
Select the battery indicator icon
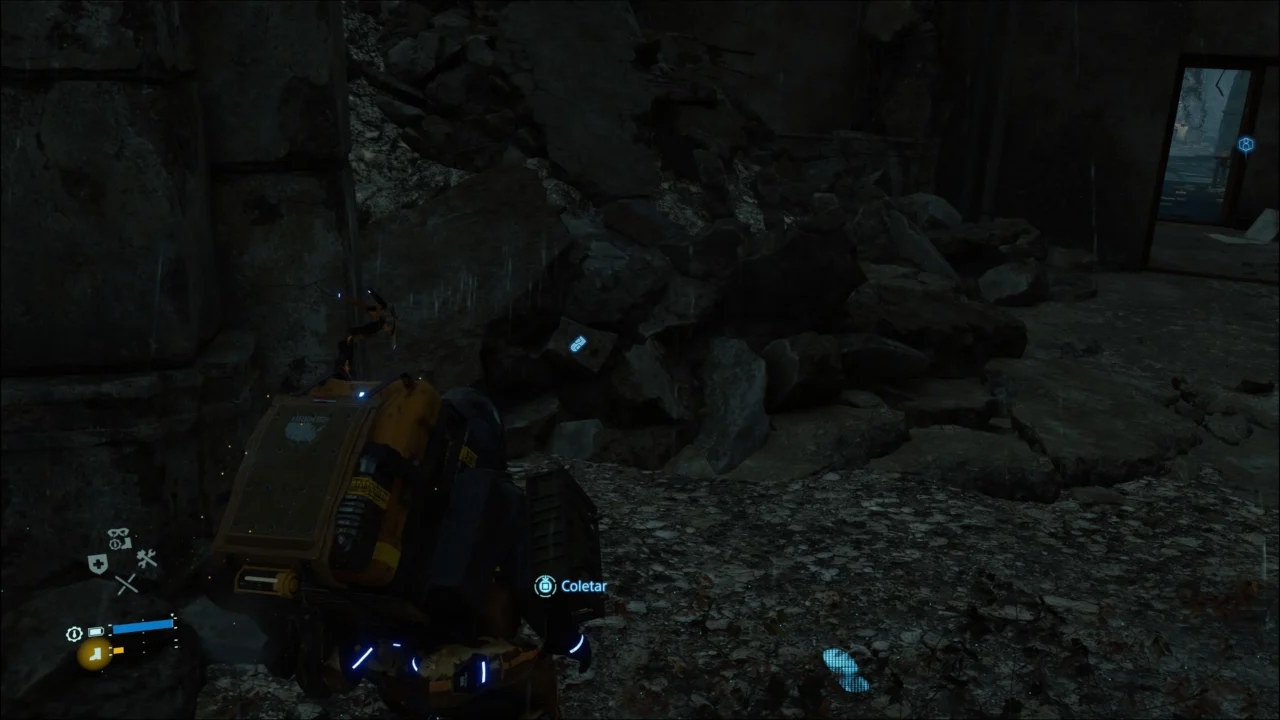[x=95, y=631]
